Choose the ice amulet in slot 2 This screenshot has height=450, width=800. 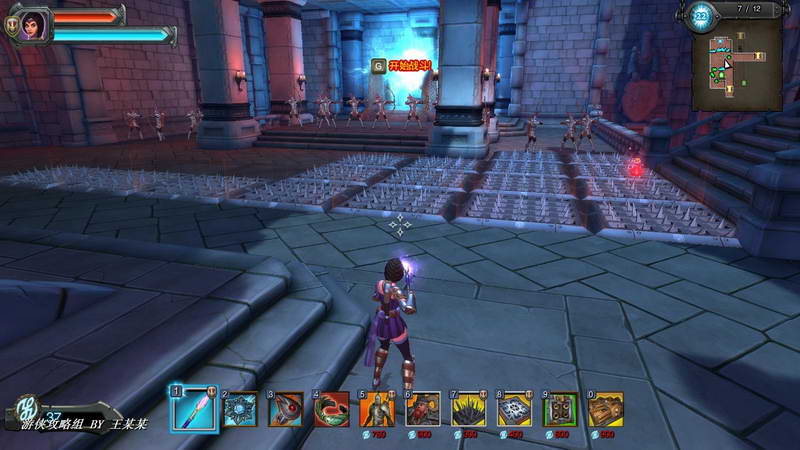(x=240, y=409)
